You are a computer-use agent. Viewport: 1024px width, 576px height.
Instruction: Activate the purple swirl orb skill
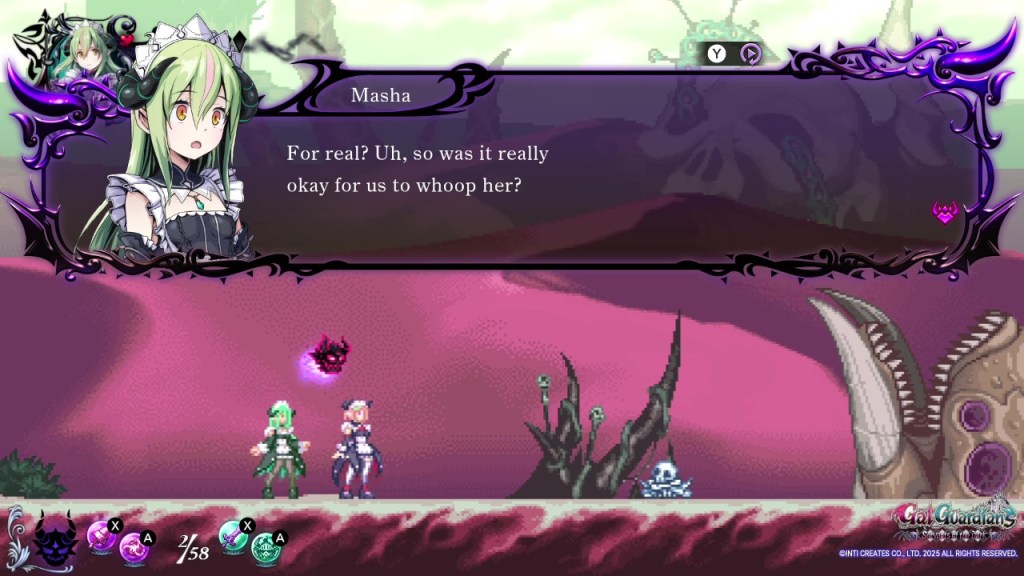coord(133,549)
